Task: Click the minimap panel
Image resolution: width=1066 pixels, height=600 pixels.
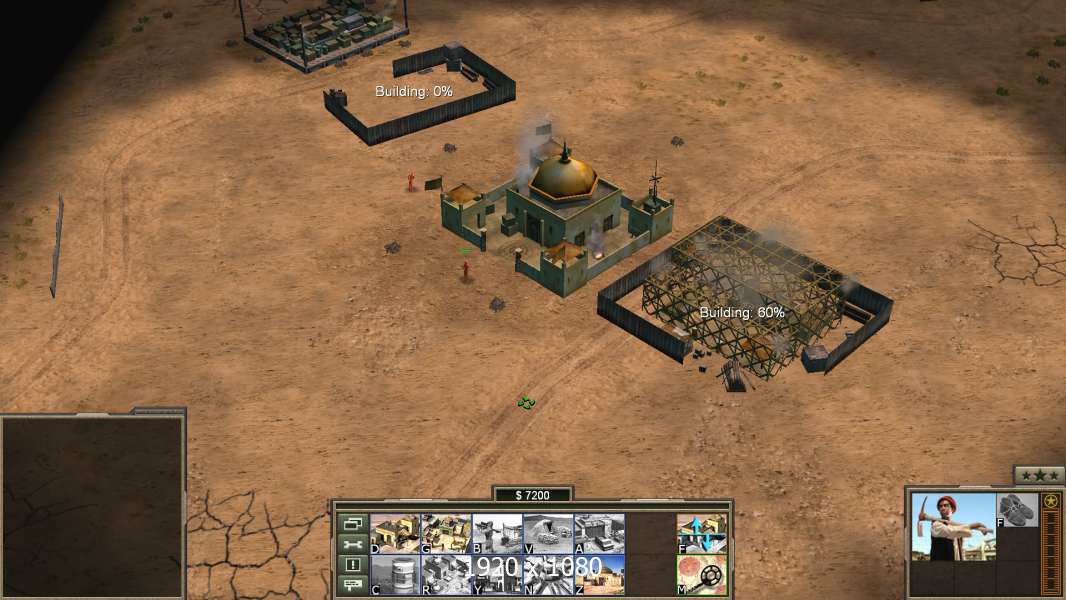Action: tap(92, 507)
